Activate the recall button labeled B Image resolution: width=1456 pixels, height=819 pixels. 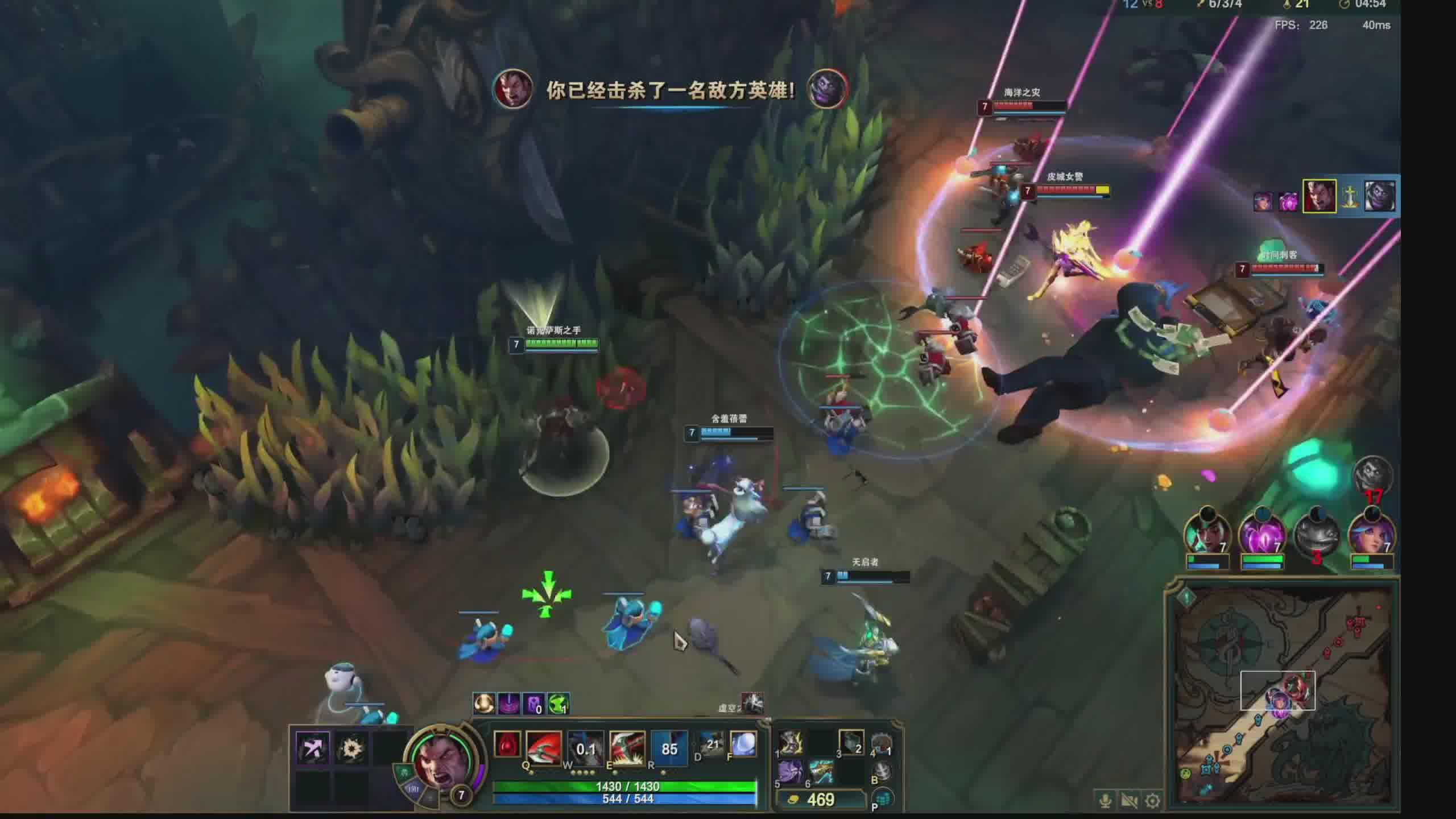[x=882, y=771]
